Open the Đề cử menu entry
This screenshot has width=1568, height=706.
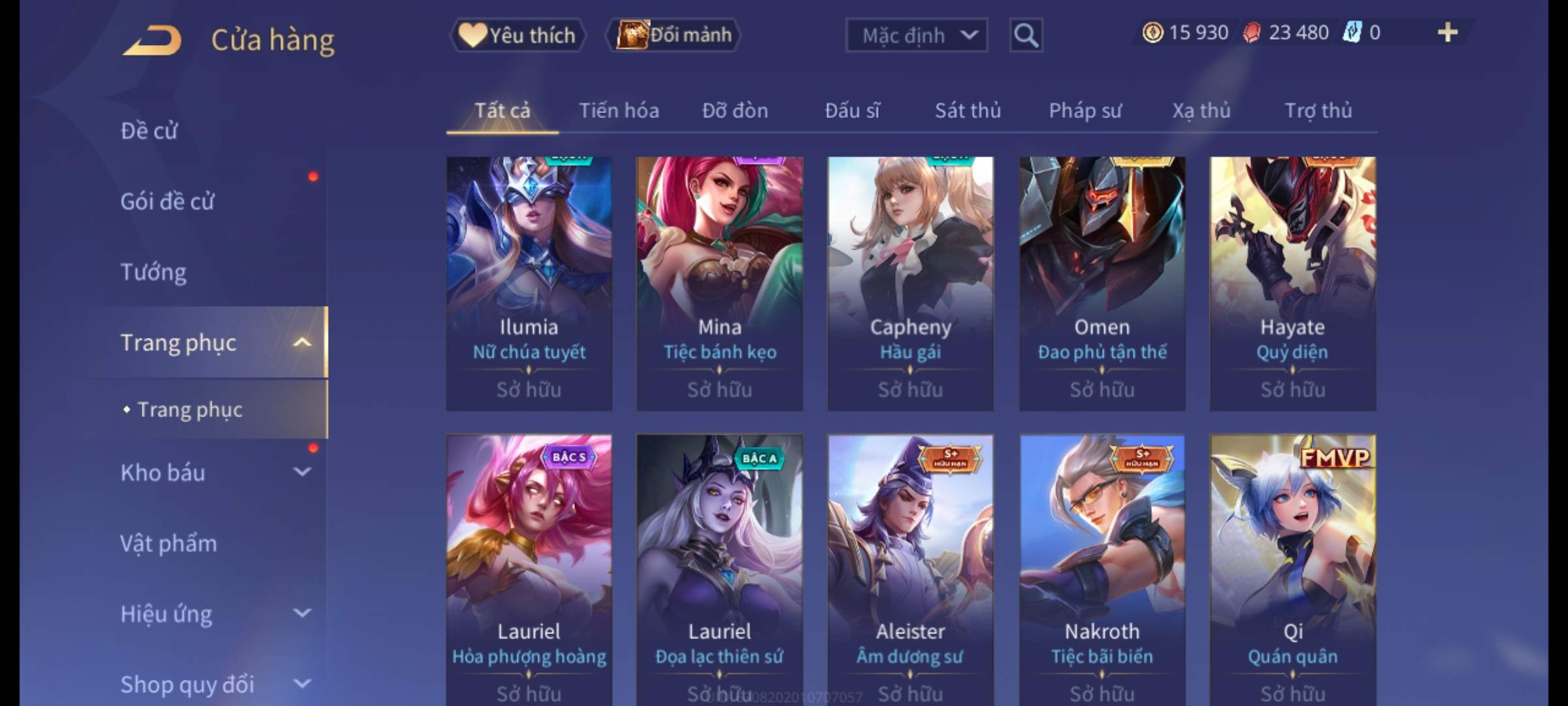click(149, 131)
